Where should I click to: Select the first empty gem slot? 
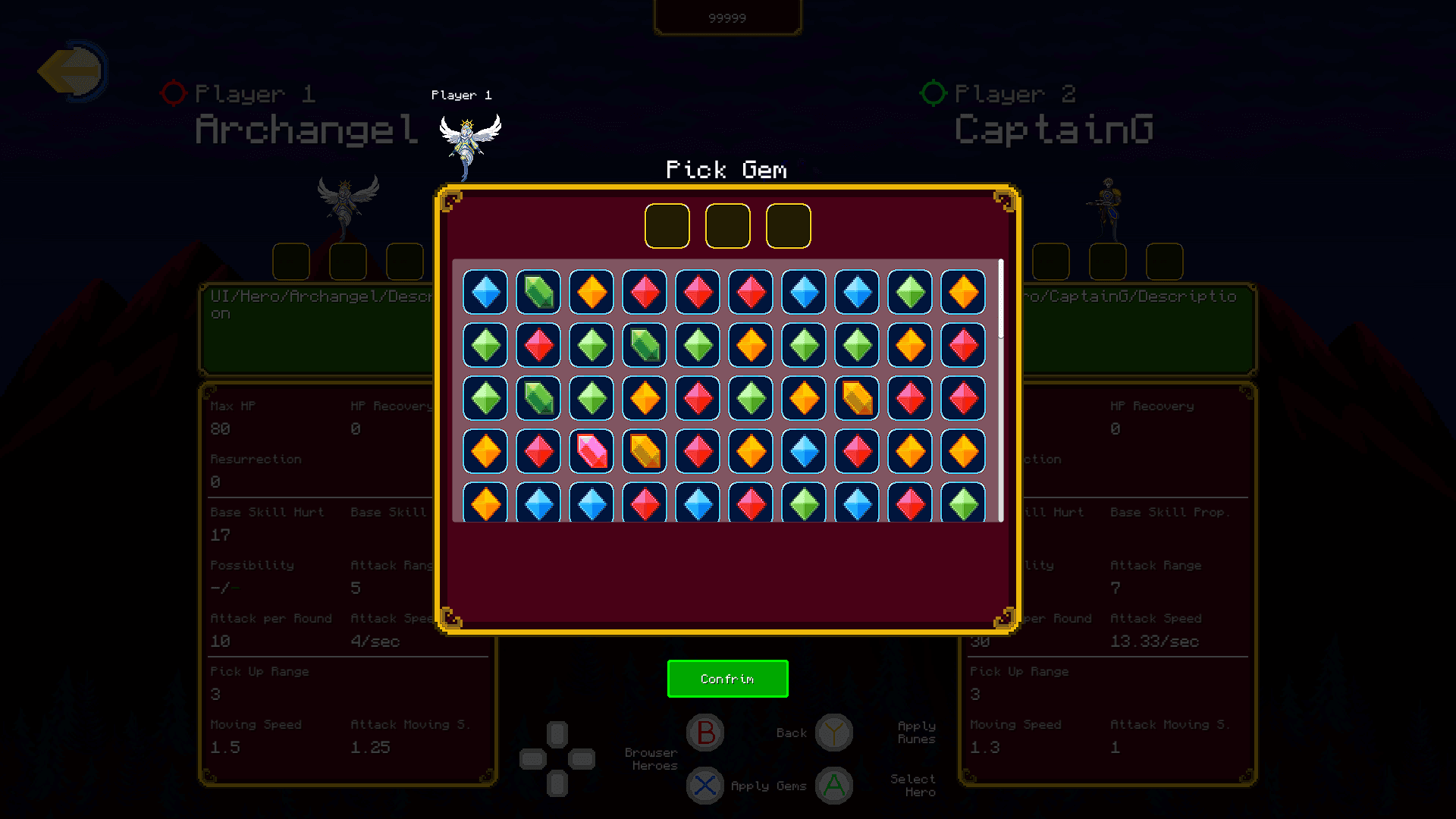[x=667, y=225]
